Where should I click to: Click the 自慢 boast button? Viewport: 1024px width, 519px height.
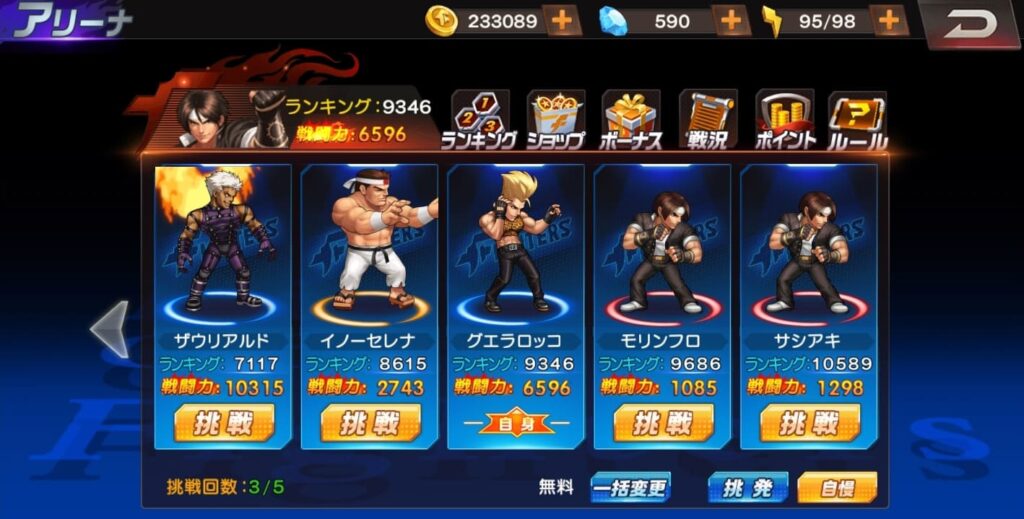click(837, 487)
